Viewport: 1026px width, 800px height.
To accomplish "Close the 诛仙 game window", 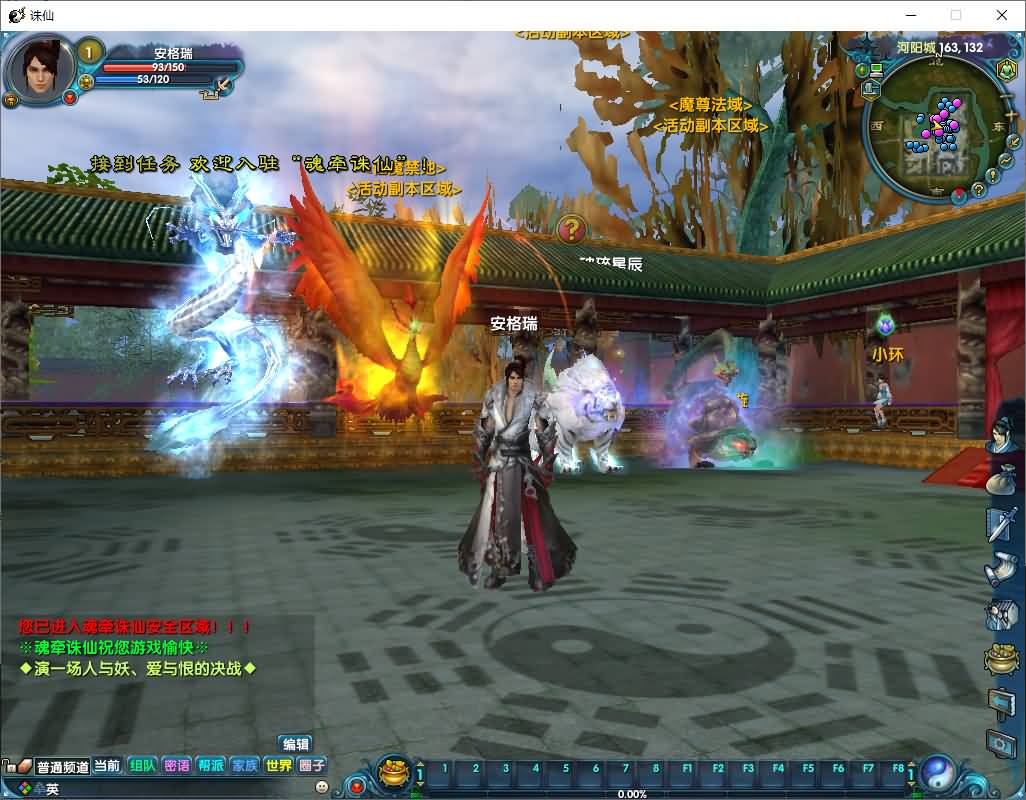I will coord(1002,15).
